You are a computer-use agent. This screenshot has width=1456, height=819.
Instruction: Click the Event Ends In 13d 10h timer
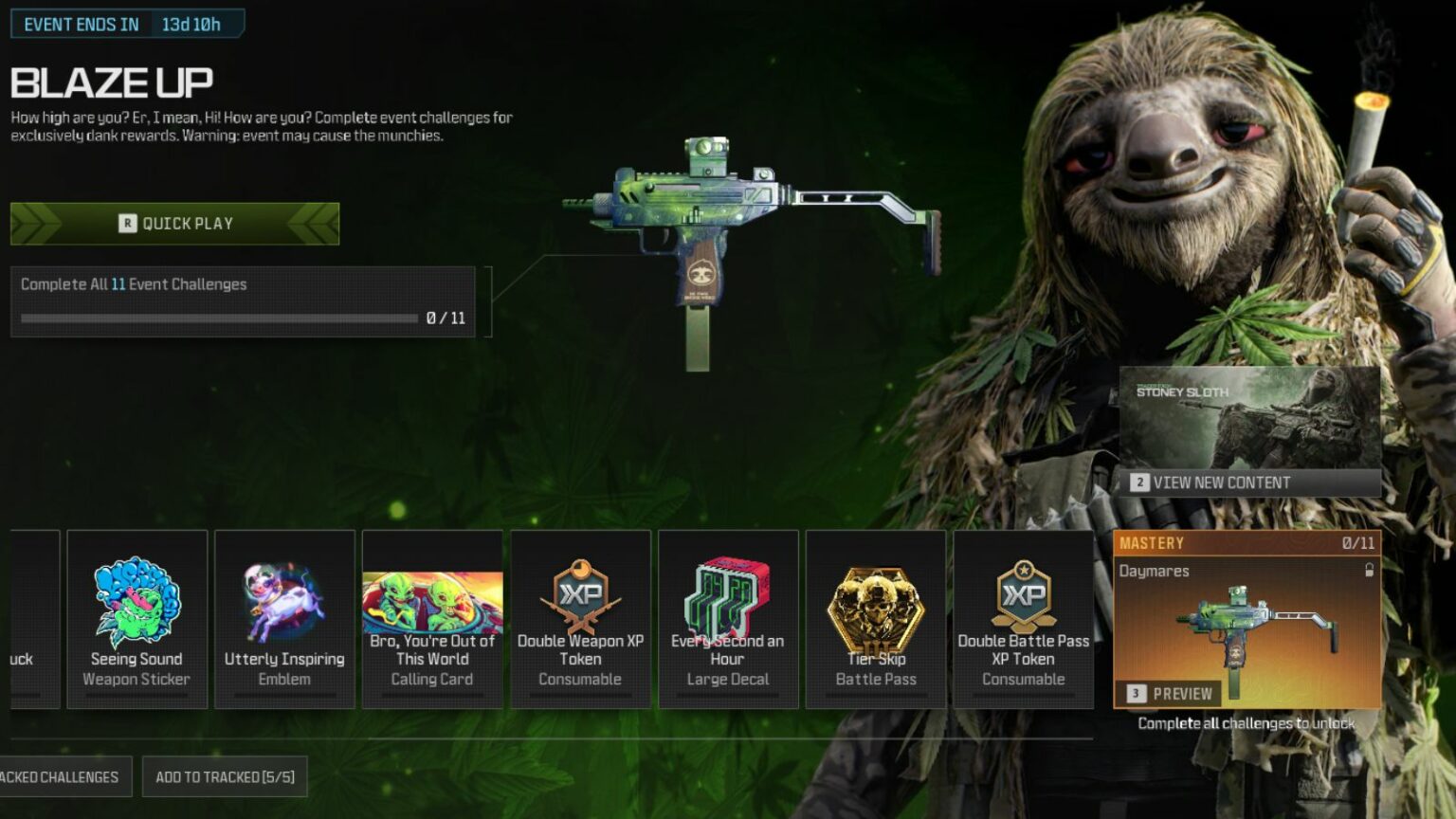[128, 24]
